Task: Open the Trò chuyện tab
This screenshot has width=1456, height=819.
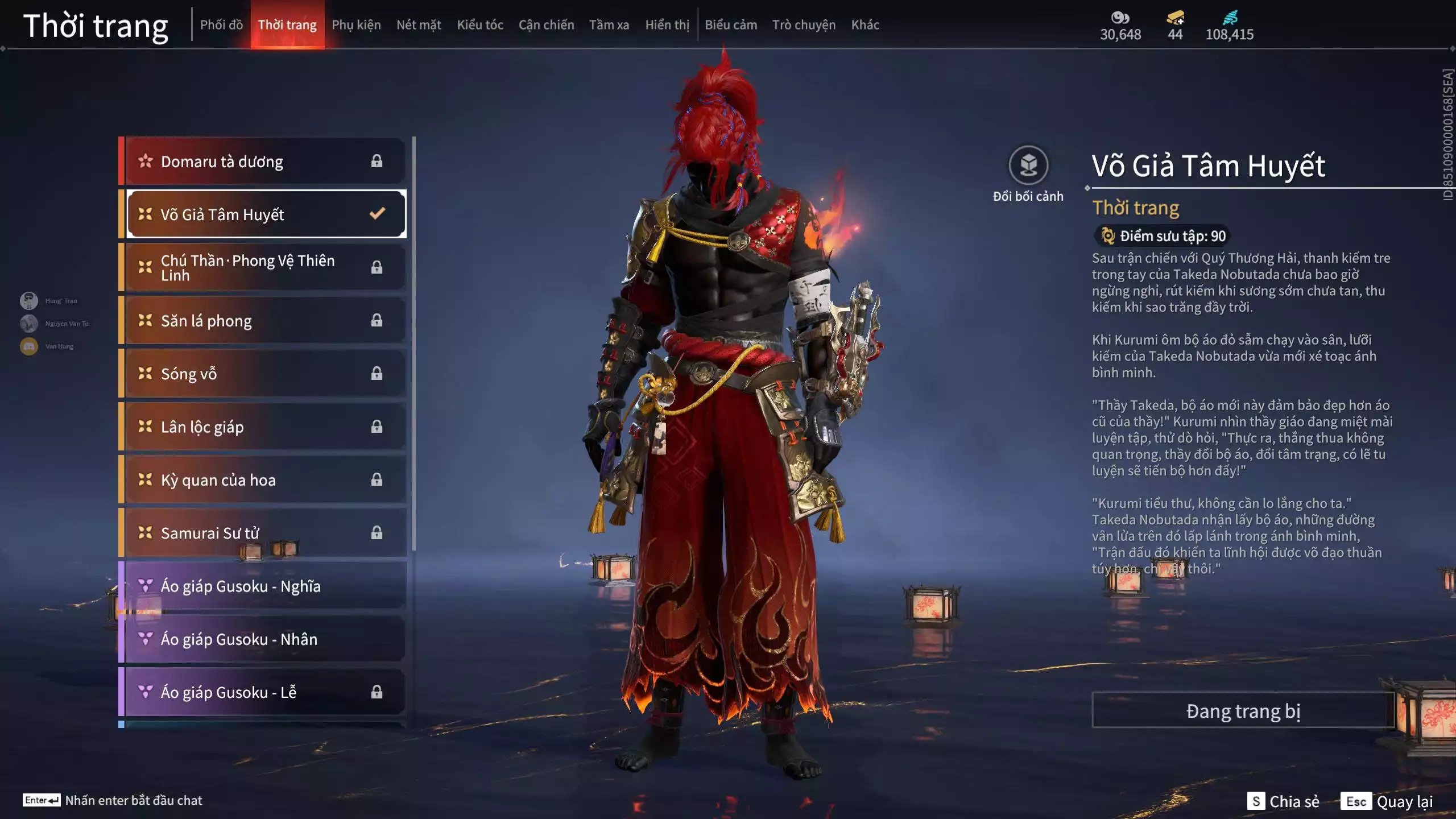Action: (x=804, y=25)
